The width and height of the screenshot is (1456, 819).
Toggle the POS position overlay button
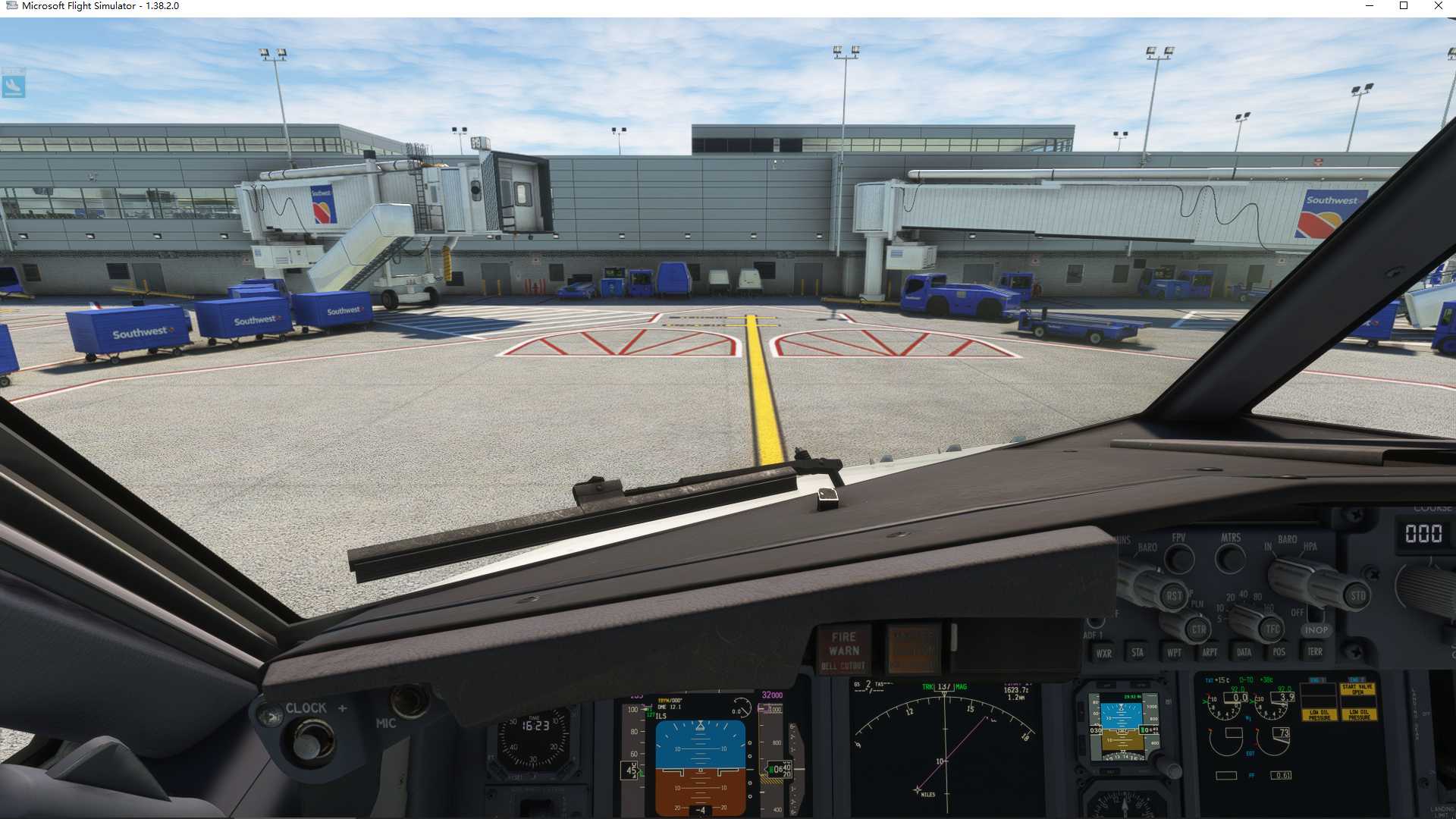point(1279,651)
